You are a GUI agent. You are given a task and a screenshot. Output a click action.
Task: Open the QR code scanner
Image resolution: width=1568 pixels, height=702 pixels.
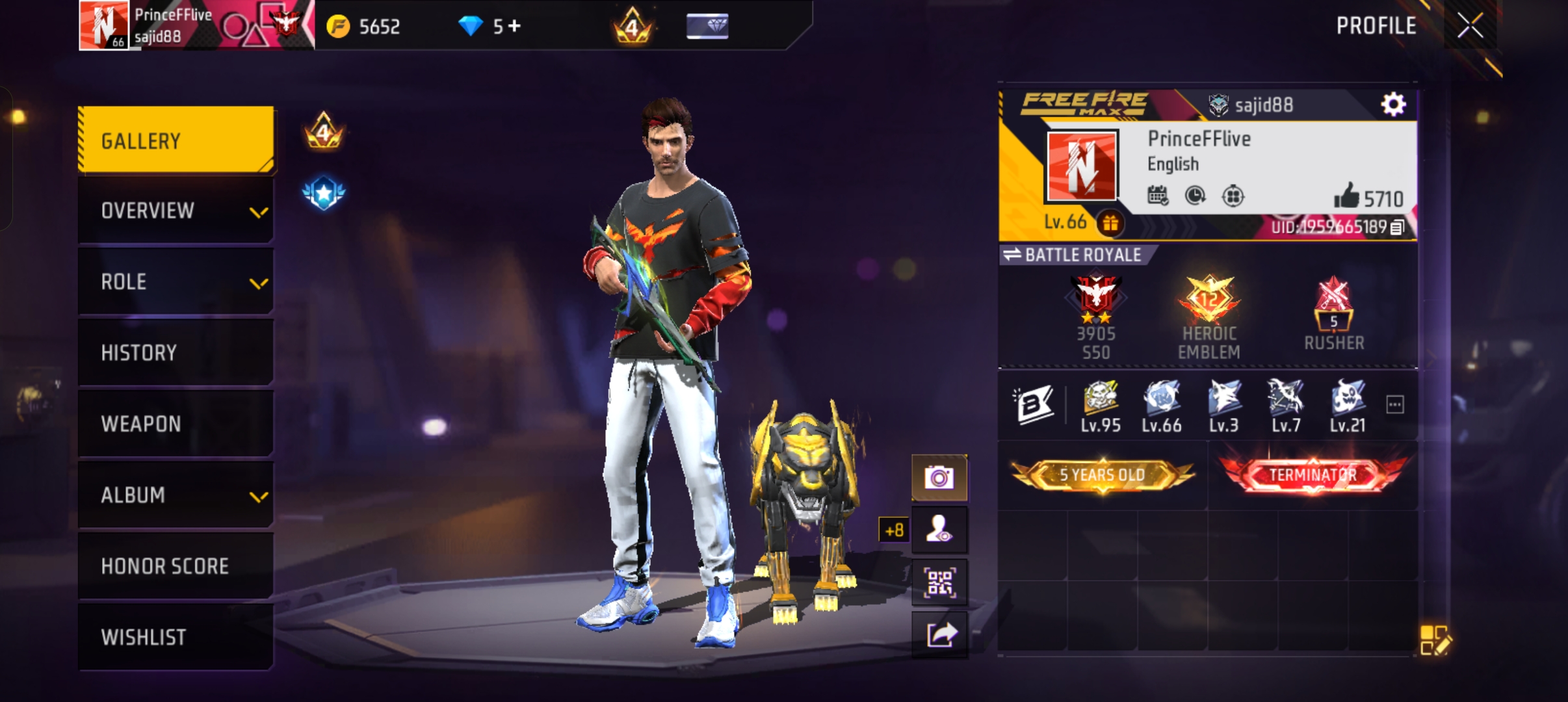pos(941,582)
